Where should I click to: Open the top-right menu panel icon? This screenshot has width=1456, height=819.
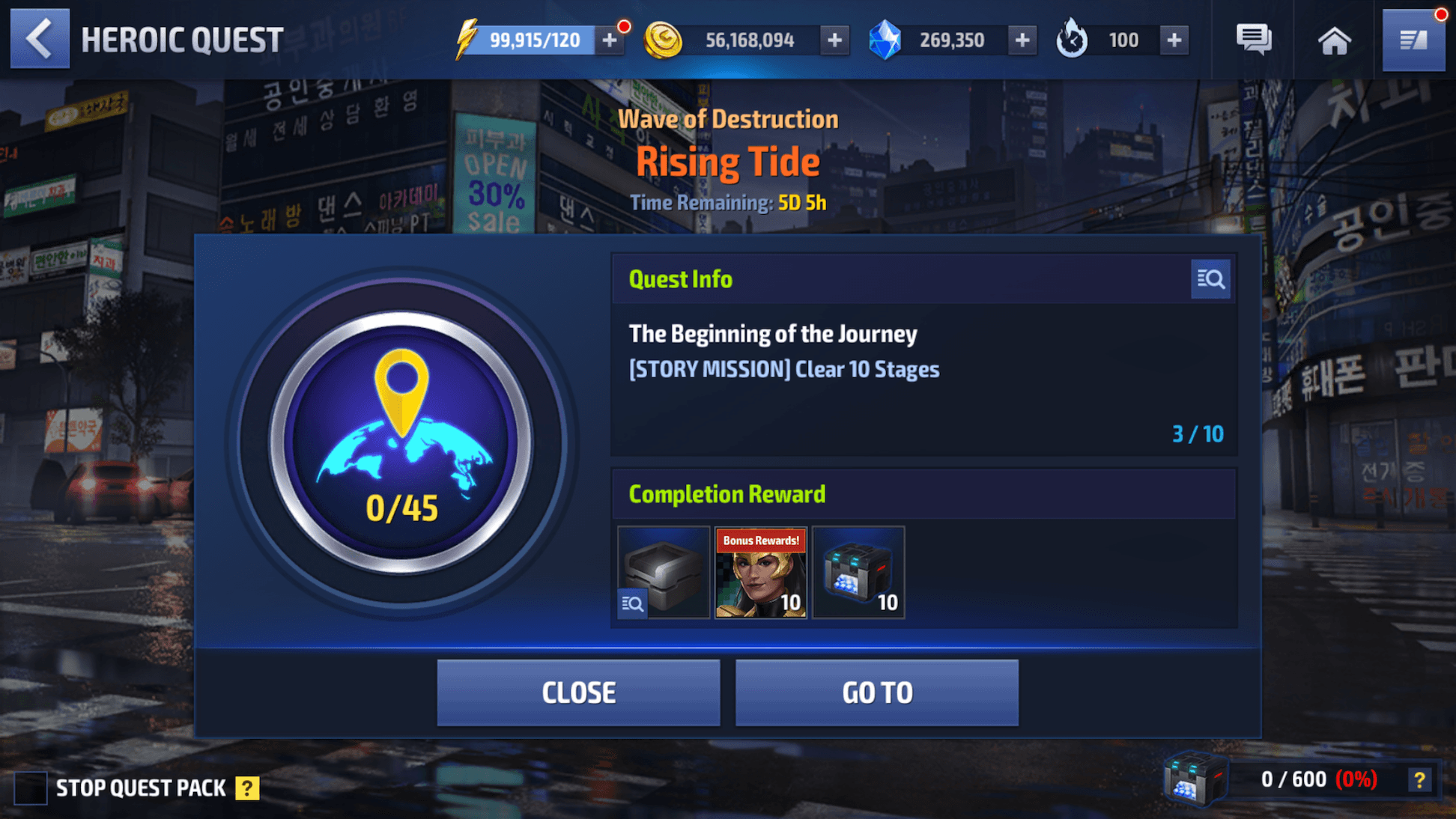pos(1413,40)
